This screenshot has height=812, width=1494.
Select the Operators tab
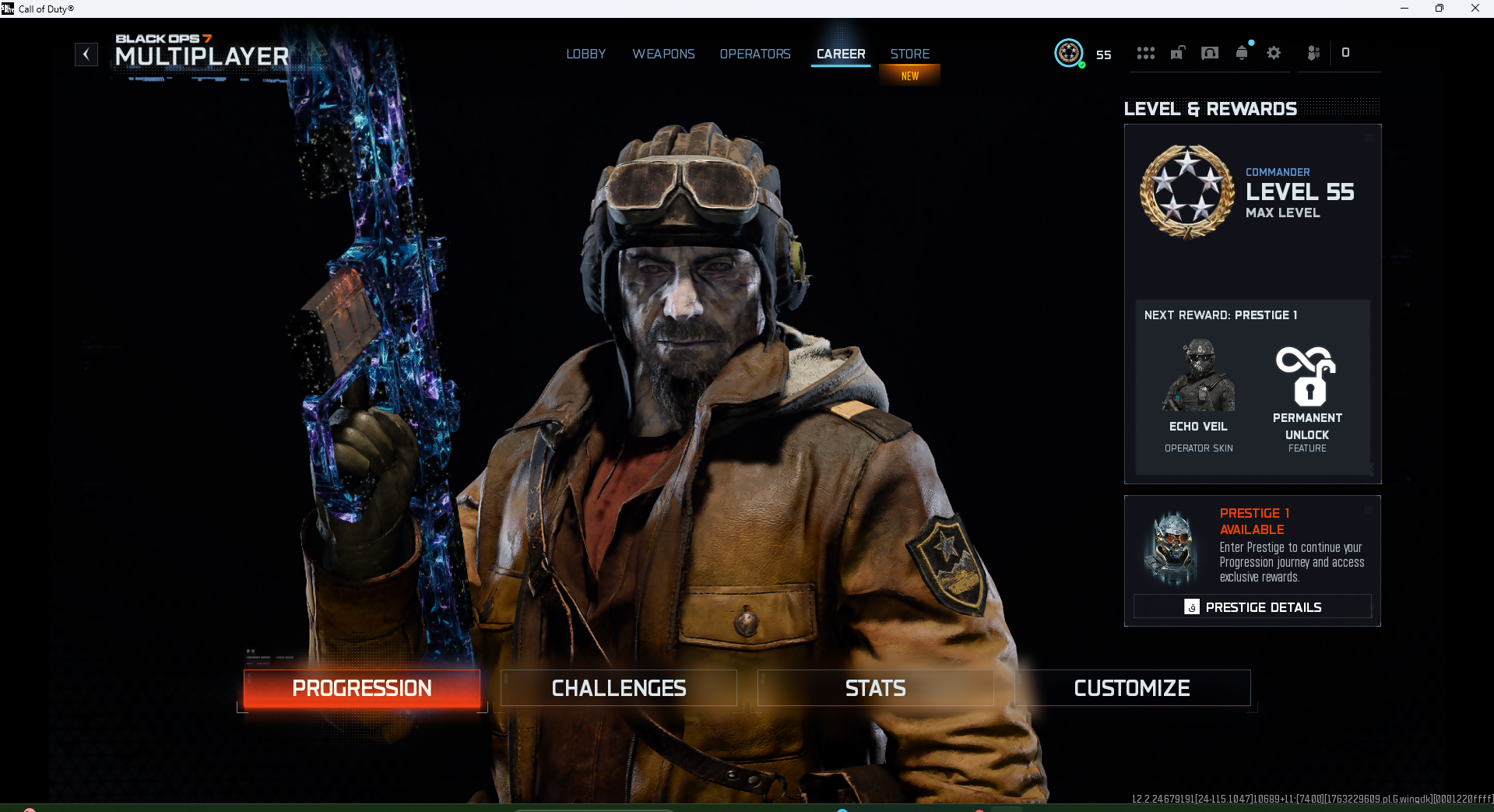(754, 54)
